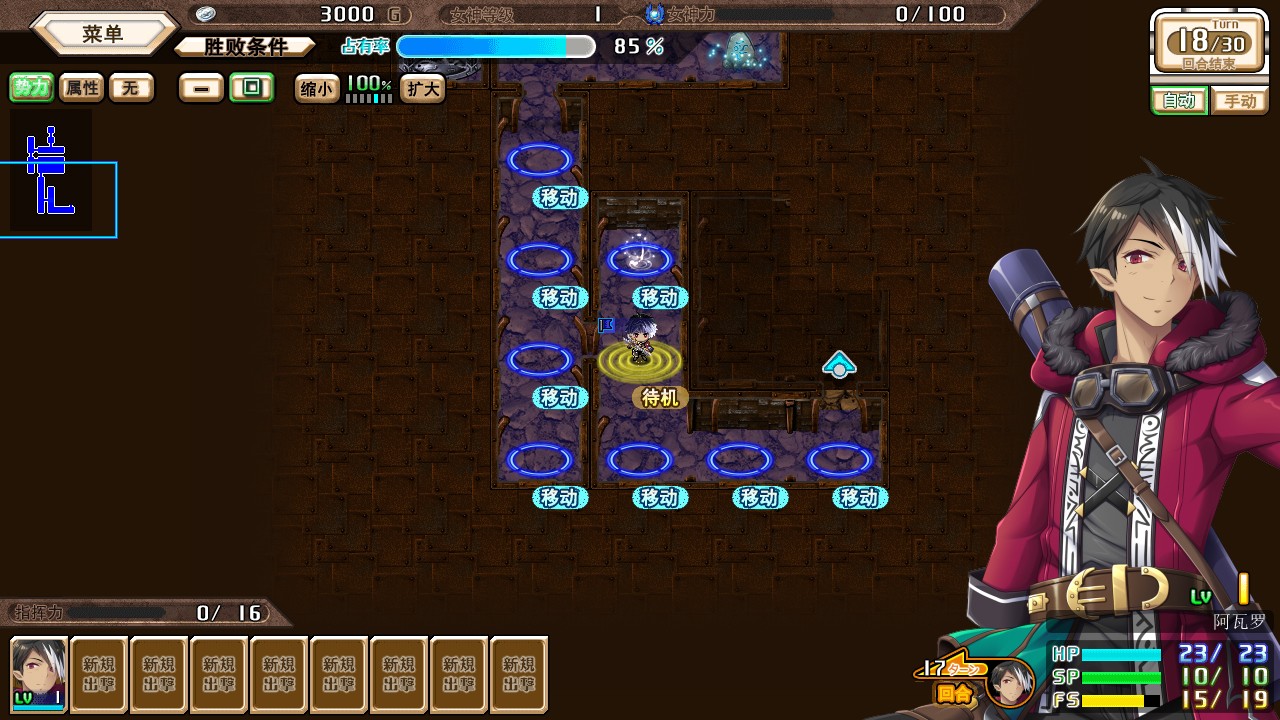Click the 缩小 zoom-out button
Viewport: 1280px width, 720px height.
tap(316, 89)
